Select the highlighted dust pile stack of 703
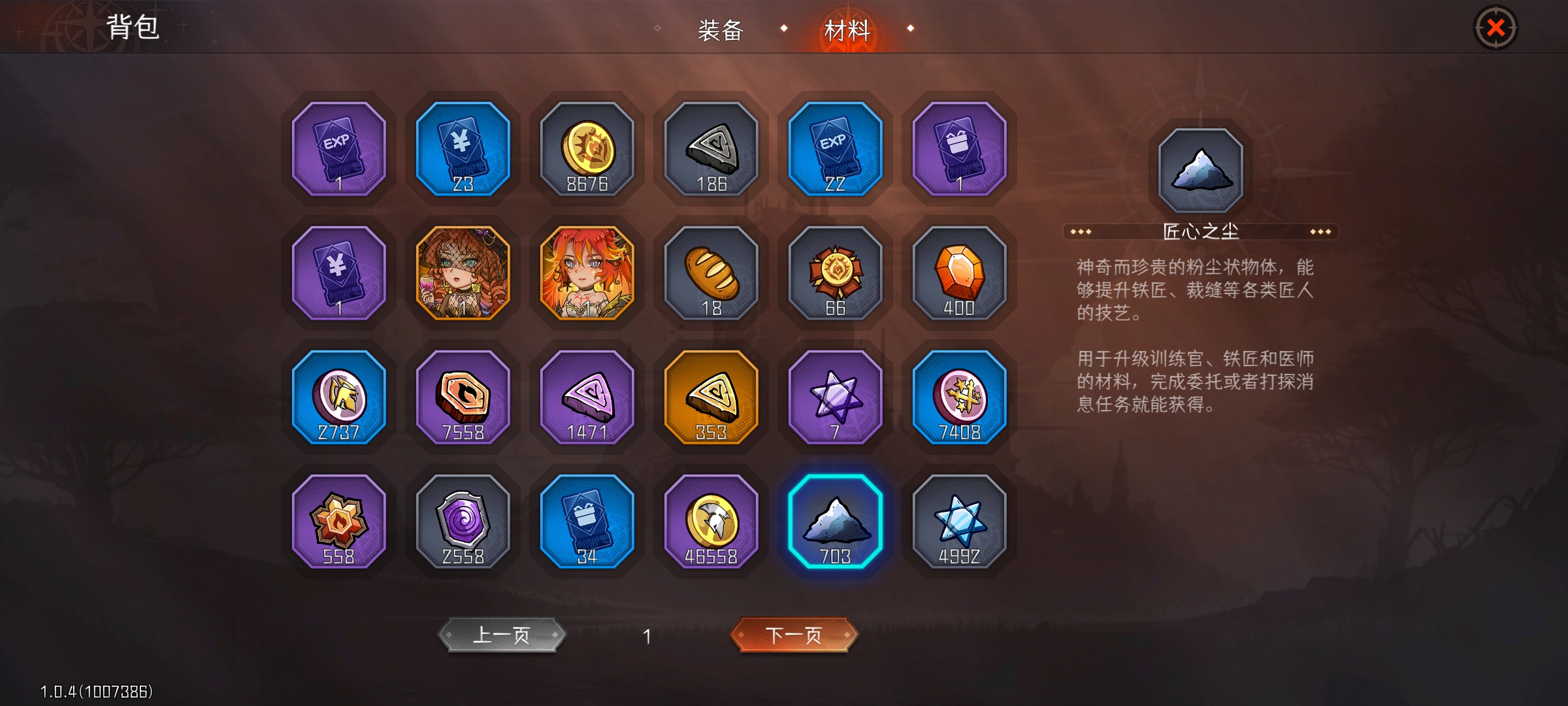Viewport: 1568px width, 706px height. (836, 522)
